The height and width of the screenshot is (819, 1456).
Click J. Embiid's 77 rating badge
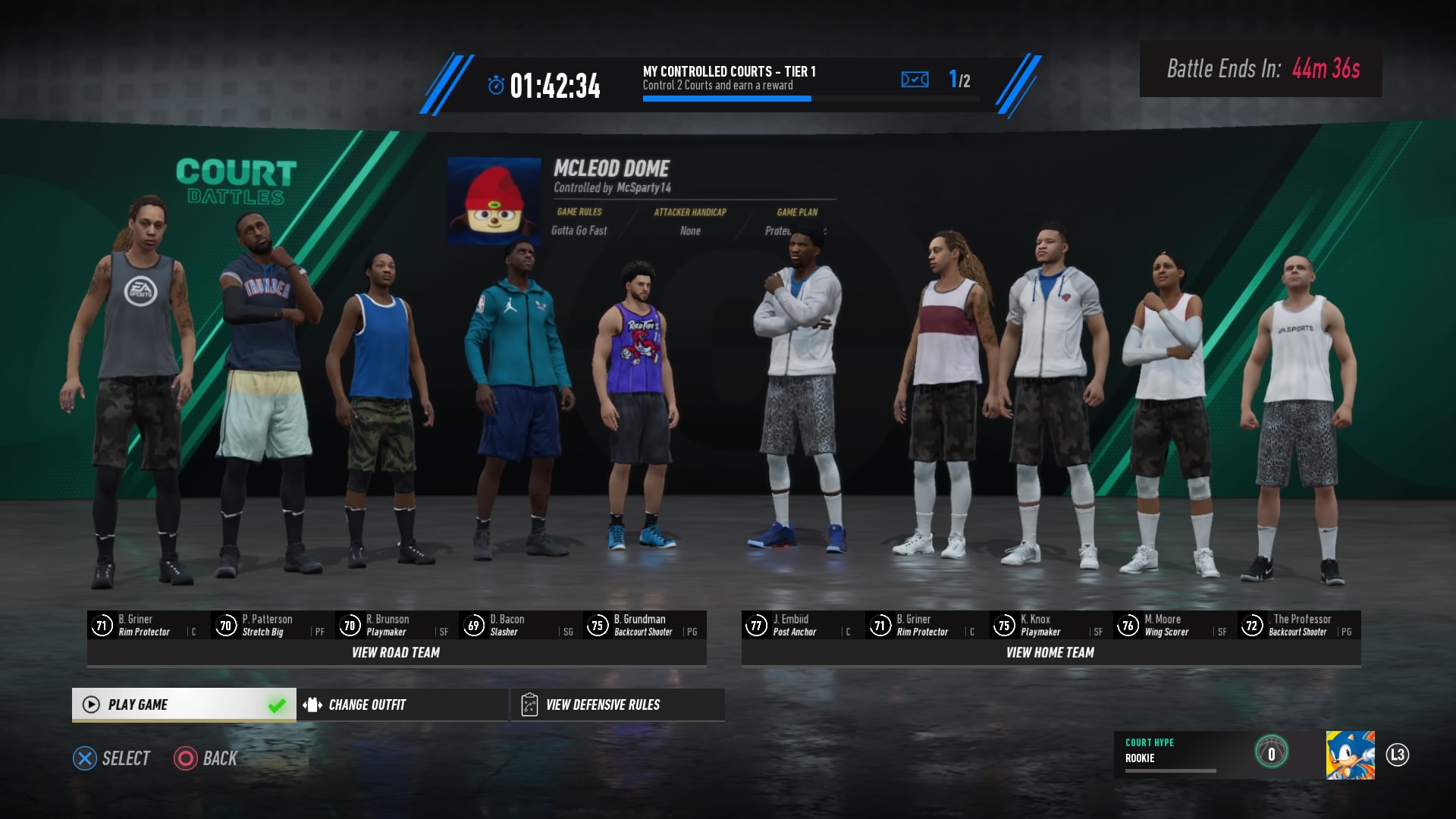[x=755, y=625]
